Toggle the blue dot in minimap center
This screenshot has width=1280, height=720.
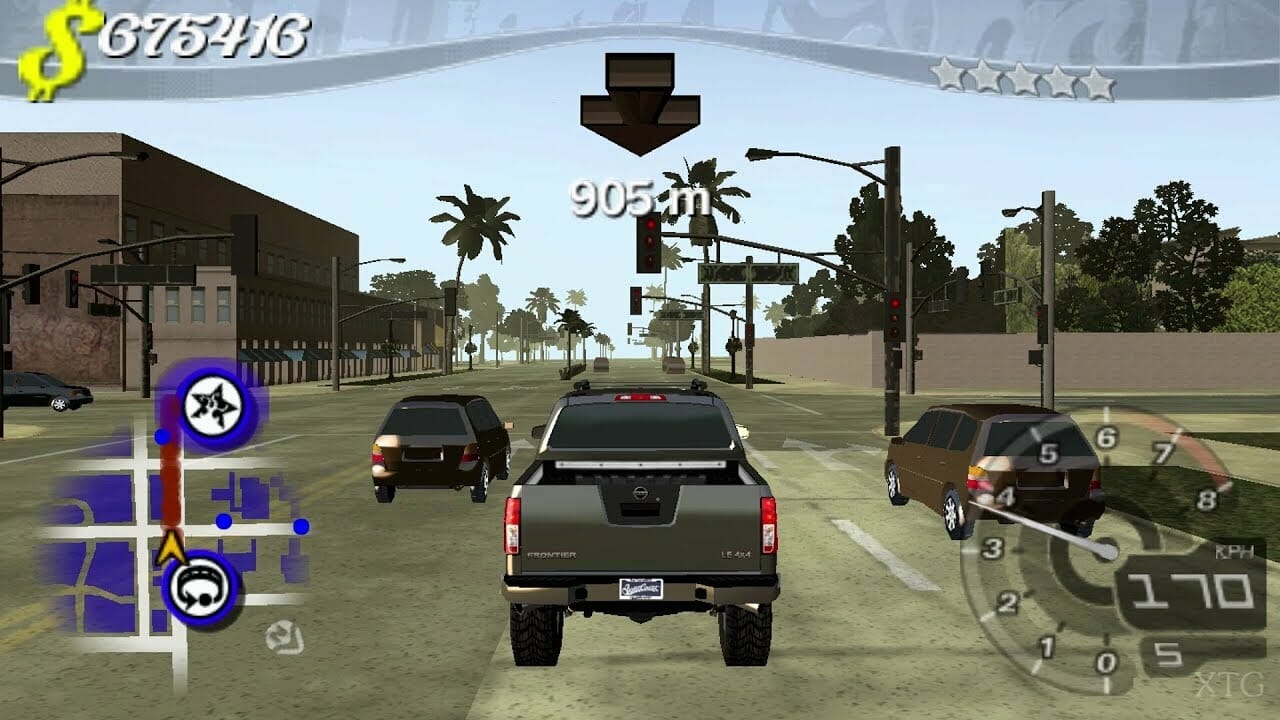[x=224, y=520]
